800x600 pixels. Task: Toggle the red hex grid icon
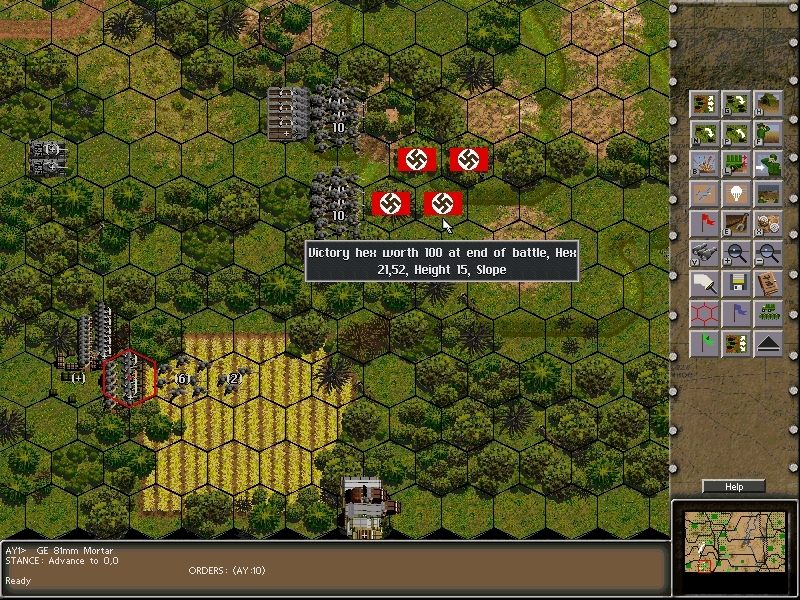pyautogui.click(x=705, y=314)
